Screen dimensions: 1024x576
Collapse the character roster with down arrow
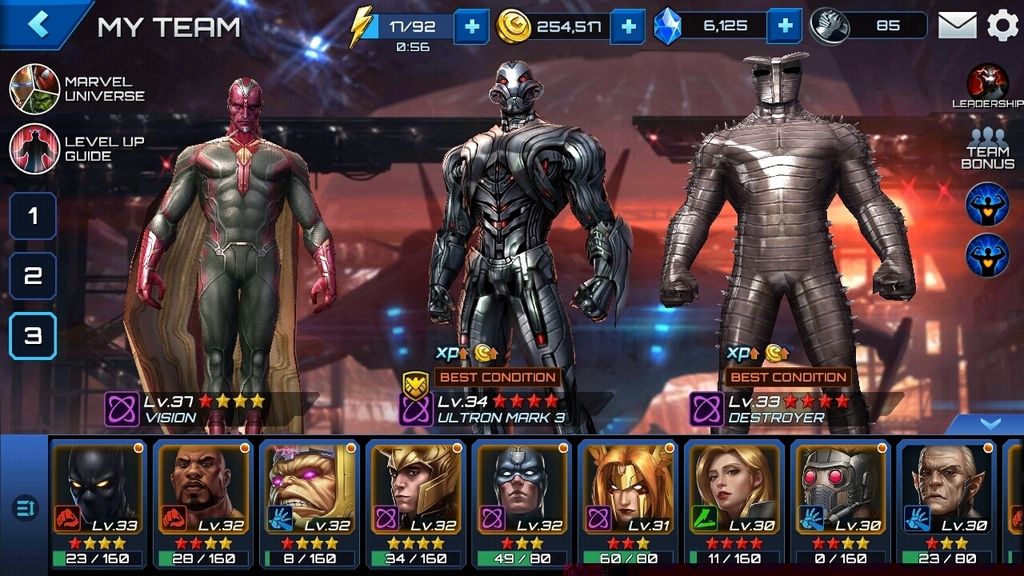[989, 424]
